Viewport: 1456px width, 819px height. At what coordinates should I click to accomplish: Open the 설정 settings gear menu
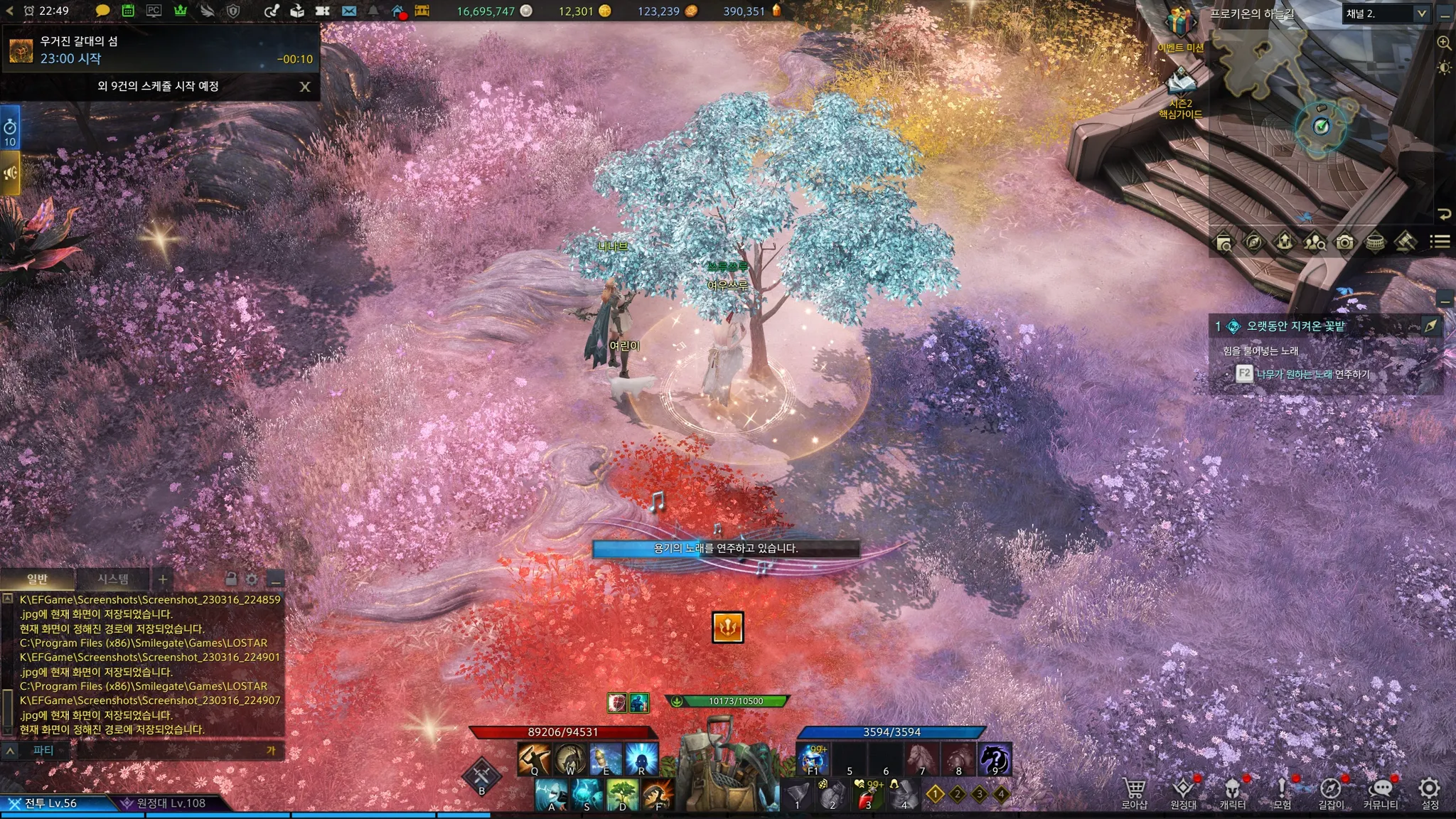click(1429, 793)
